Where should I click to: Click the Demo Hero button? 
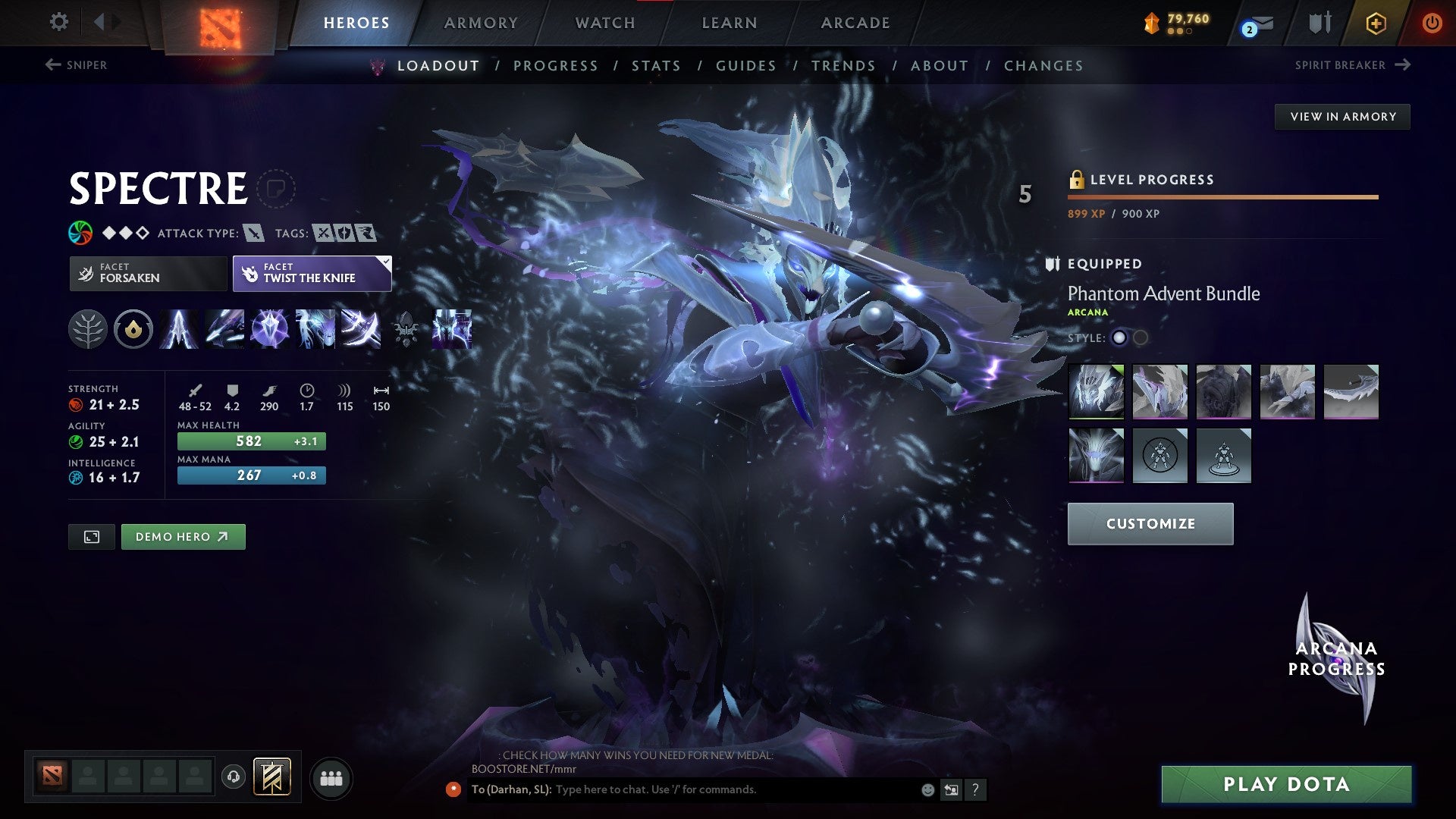[183, 536]
